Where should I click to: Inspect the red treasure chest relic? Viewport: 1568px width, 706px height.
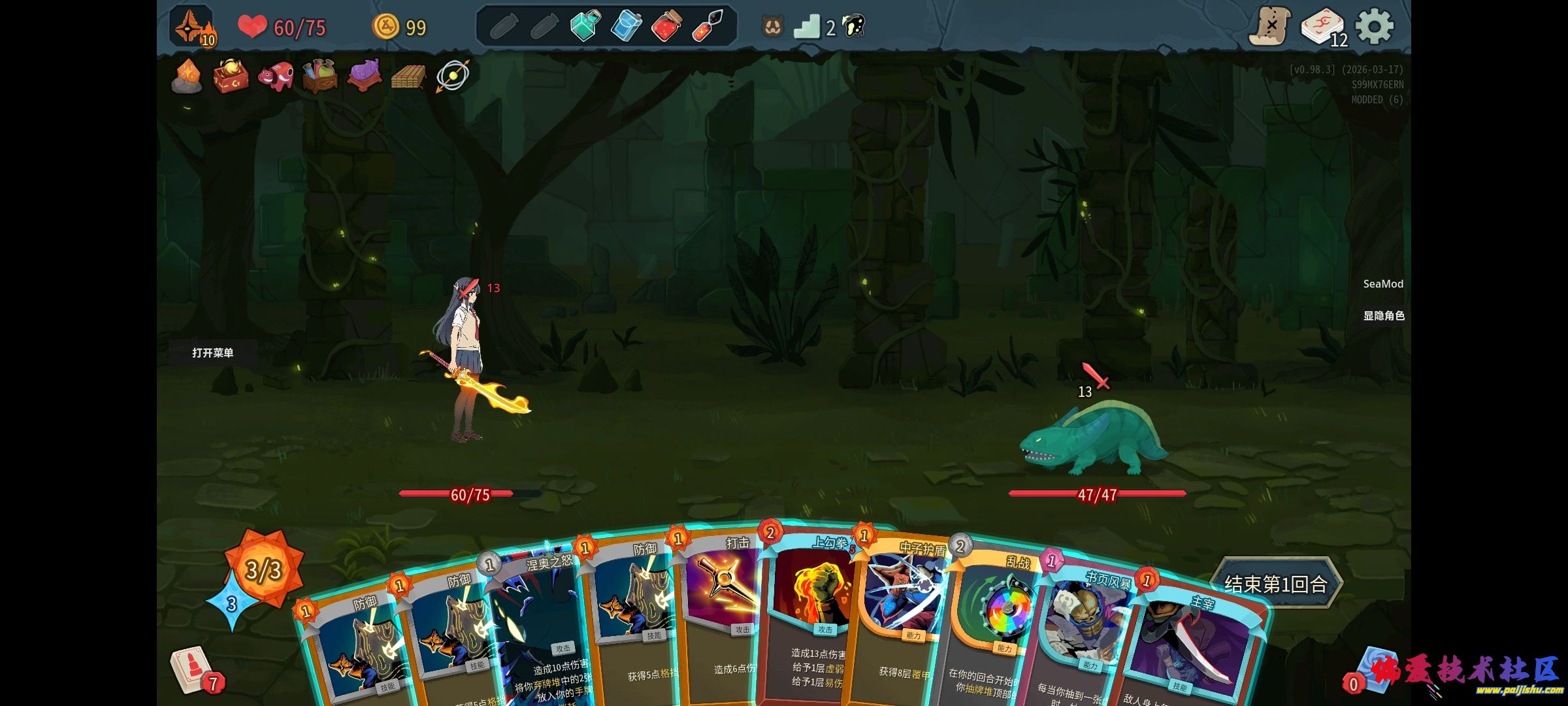pyautogui.click(x=231, y=76)
